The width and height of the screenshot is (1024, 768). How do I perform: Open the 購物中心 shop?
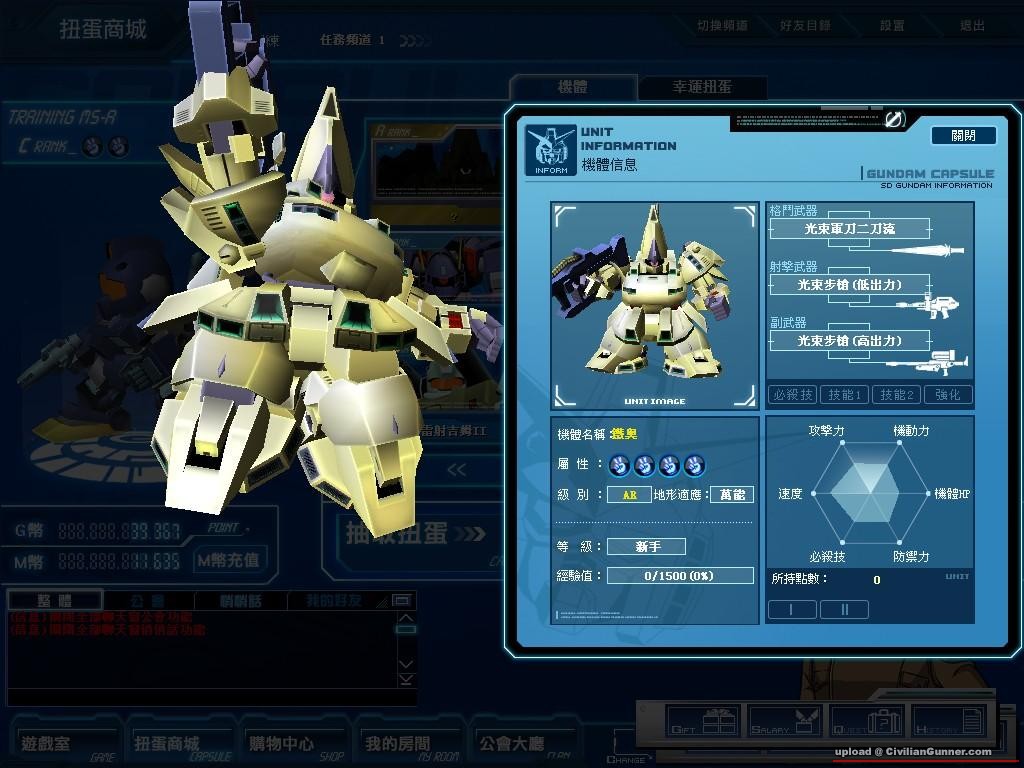pyautogui.click(x=281, y=743)
